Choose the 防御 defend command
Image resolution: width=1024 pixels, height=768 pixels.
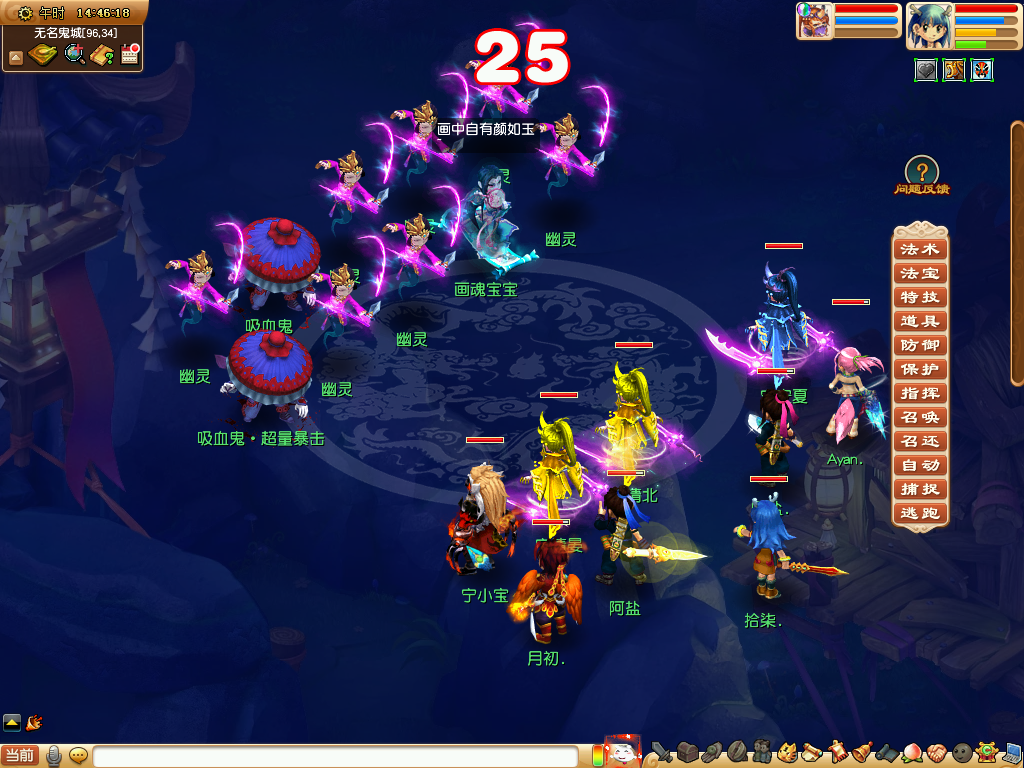pos(918,345)
